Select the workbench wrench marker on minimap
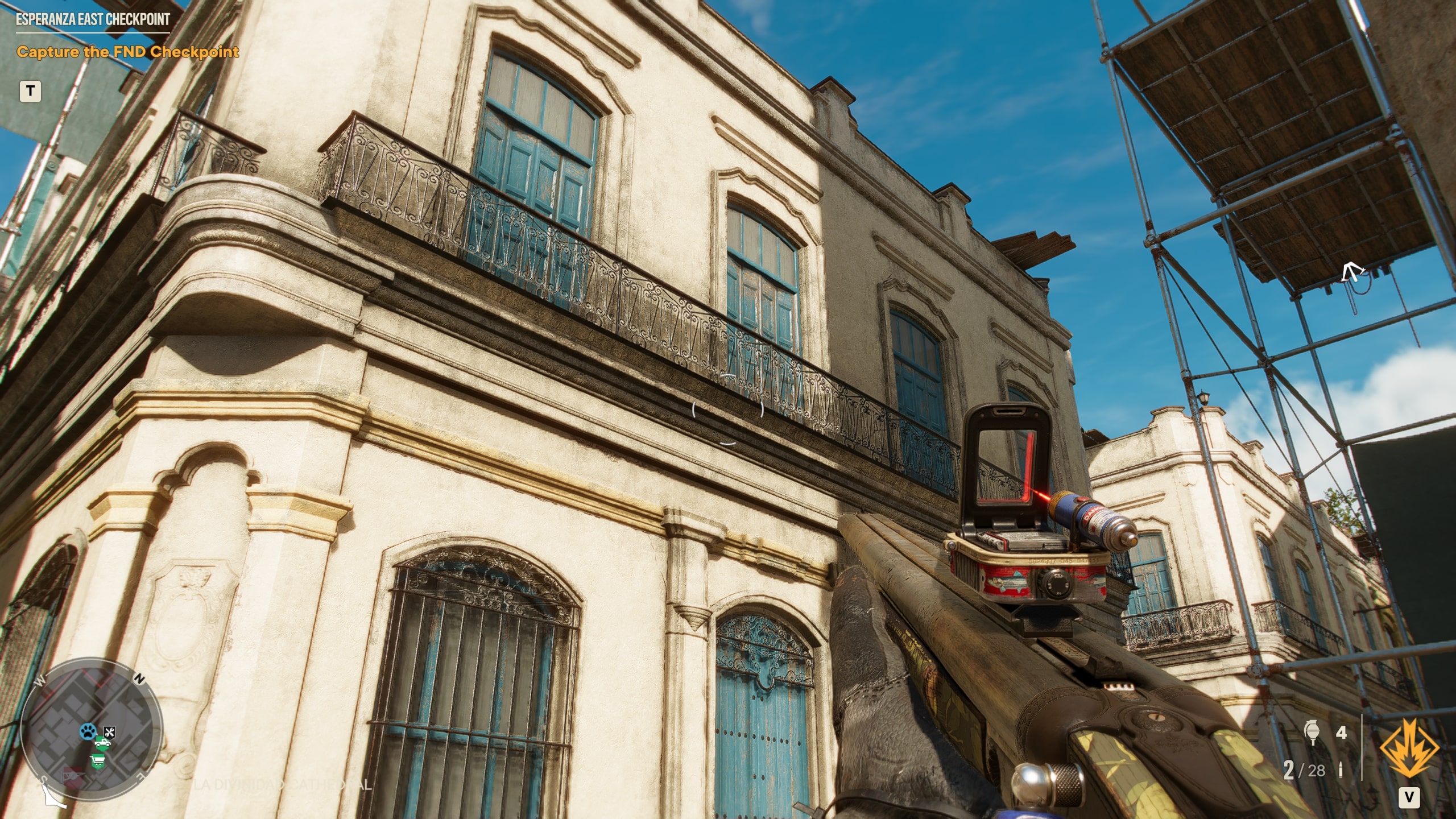The height and width of the screenshot is (819, 1456). pos(110,732)
